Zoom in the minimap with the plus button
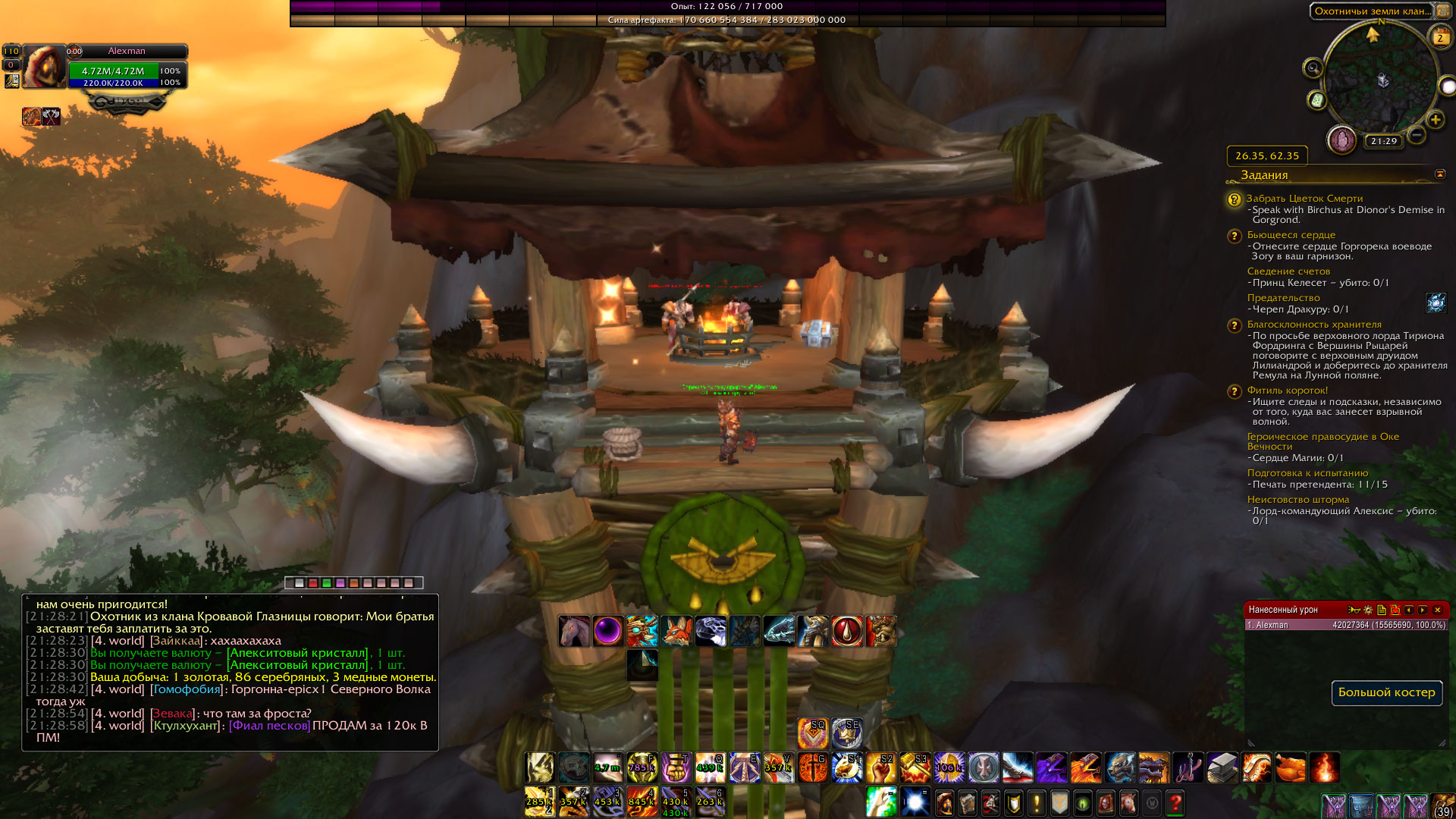 pos(1435,120)
